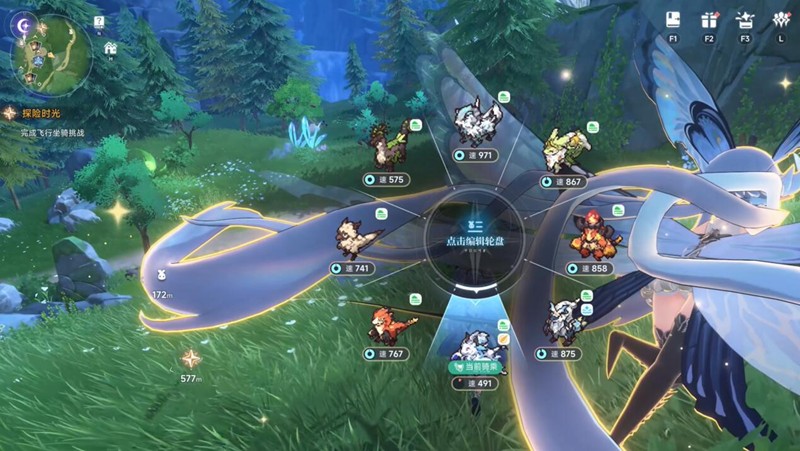Open the gift box rewards icon
The height and width of the screenshot is (451, 800).
710,19
